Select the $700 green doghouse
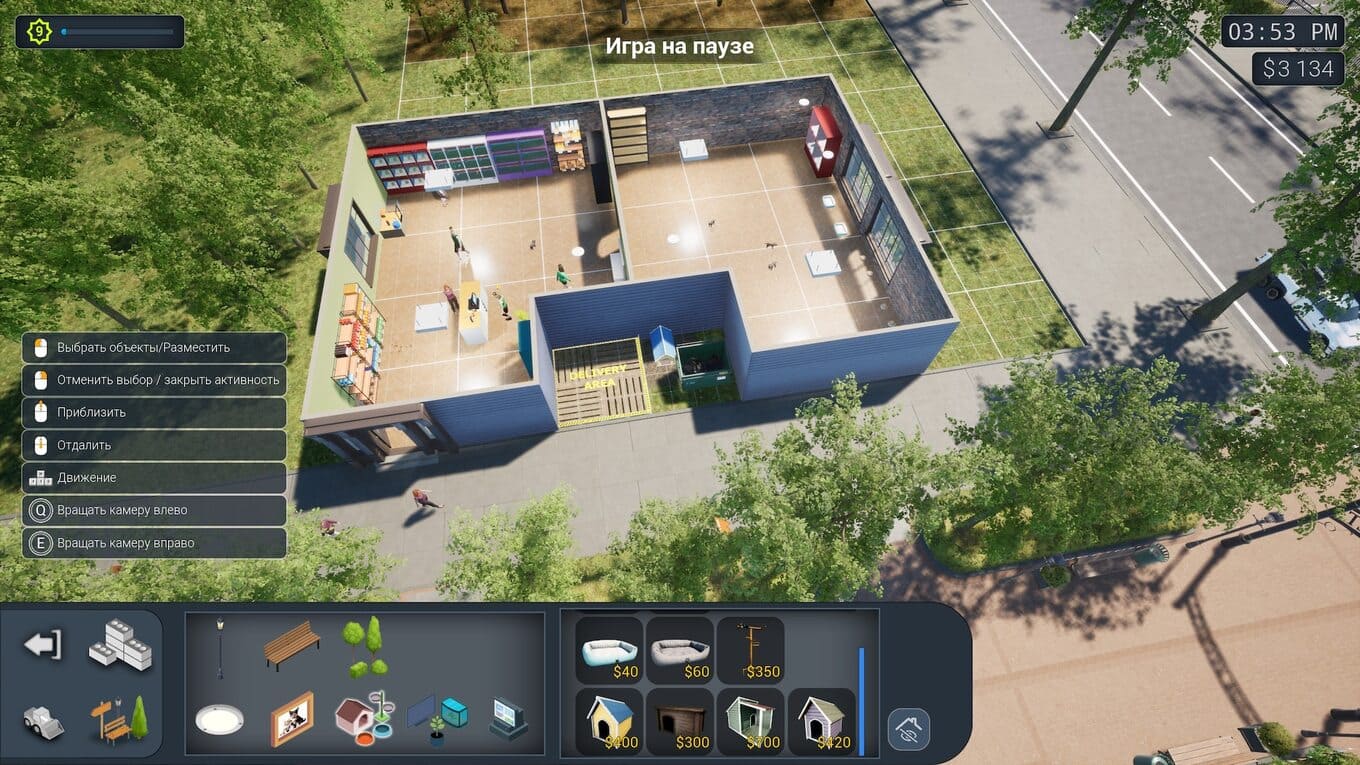The height and width of the screenshot is (765, 1360). coord(750,721)
